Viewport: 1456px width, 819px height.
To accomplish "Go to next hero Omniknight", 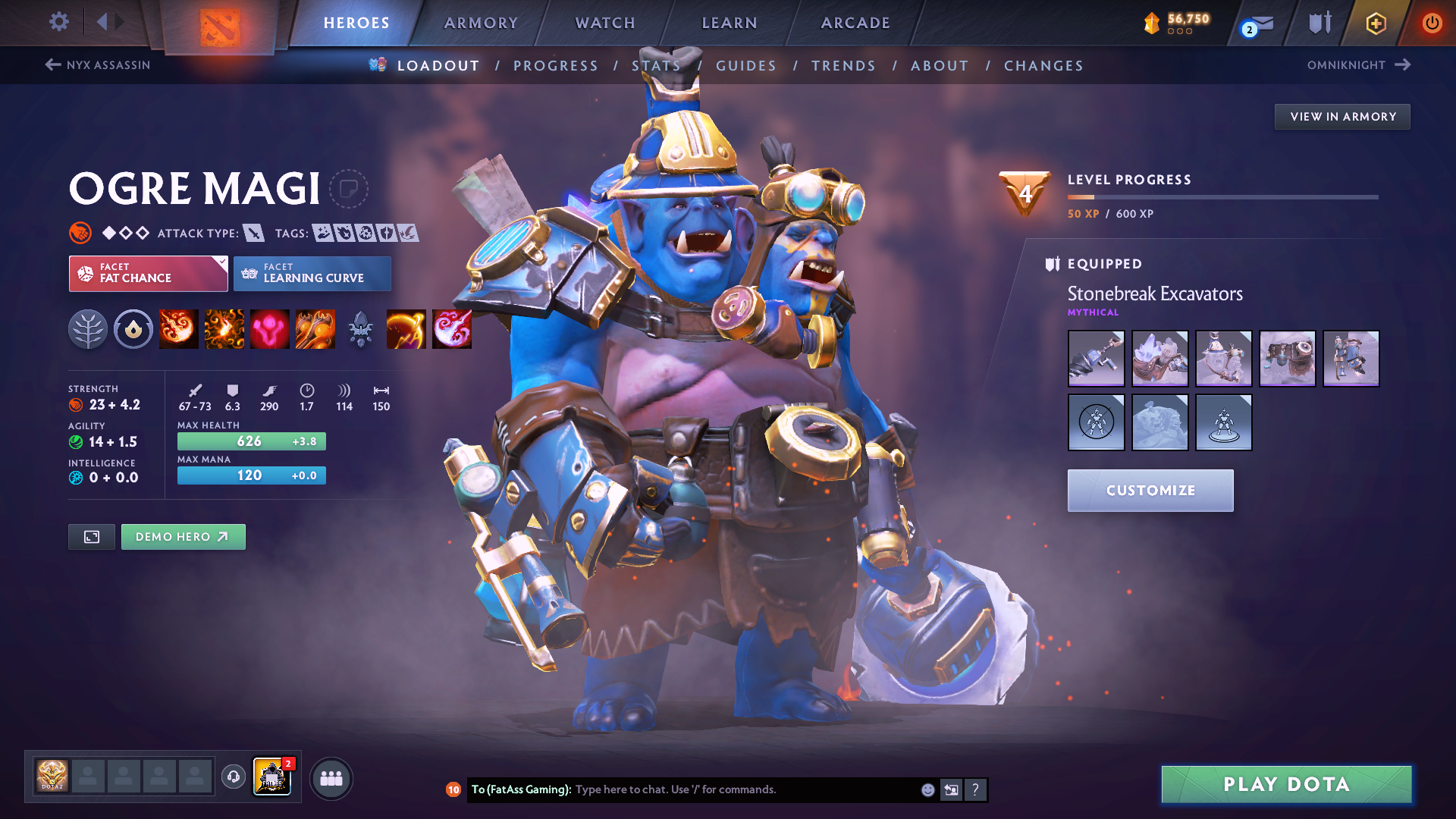I will (x=1358, y=65).
